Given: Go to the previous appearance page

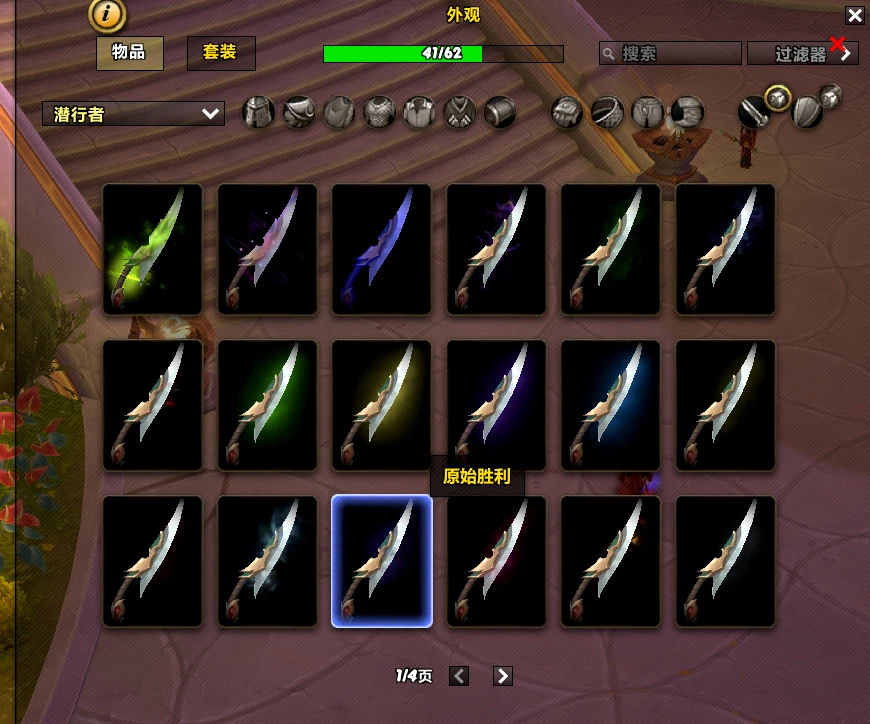Looking at the screenshot, I should pos(459,676).
